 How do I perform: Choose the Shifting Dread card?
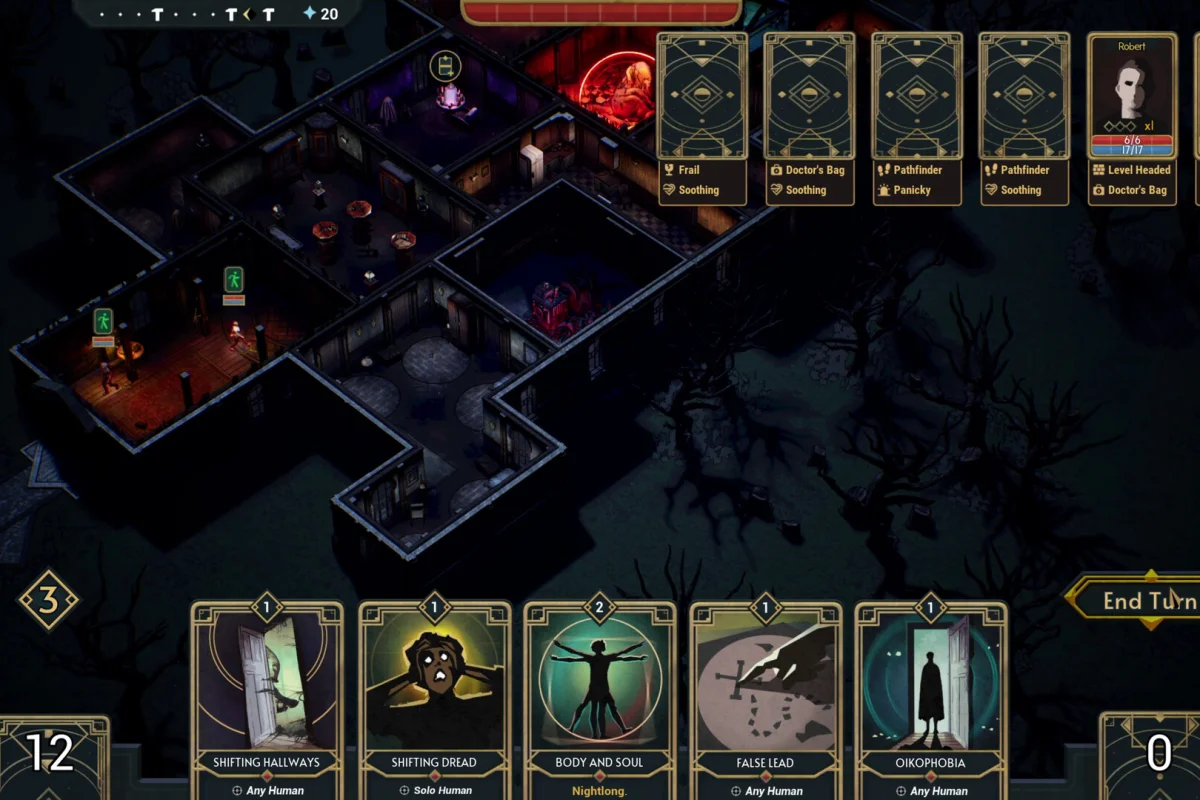(x=434, y=690)
